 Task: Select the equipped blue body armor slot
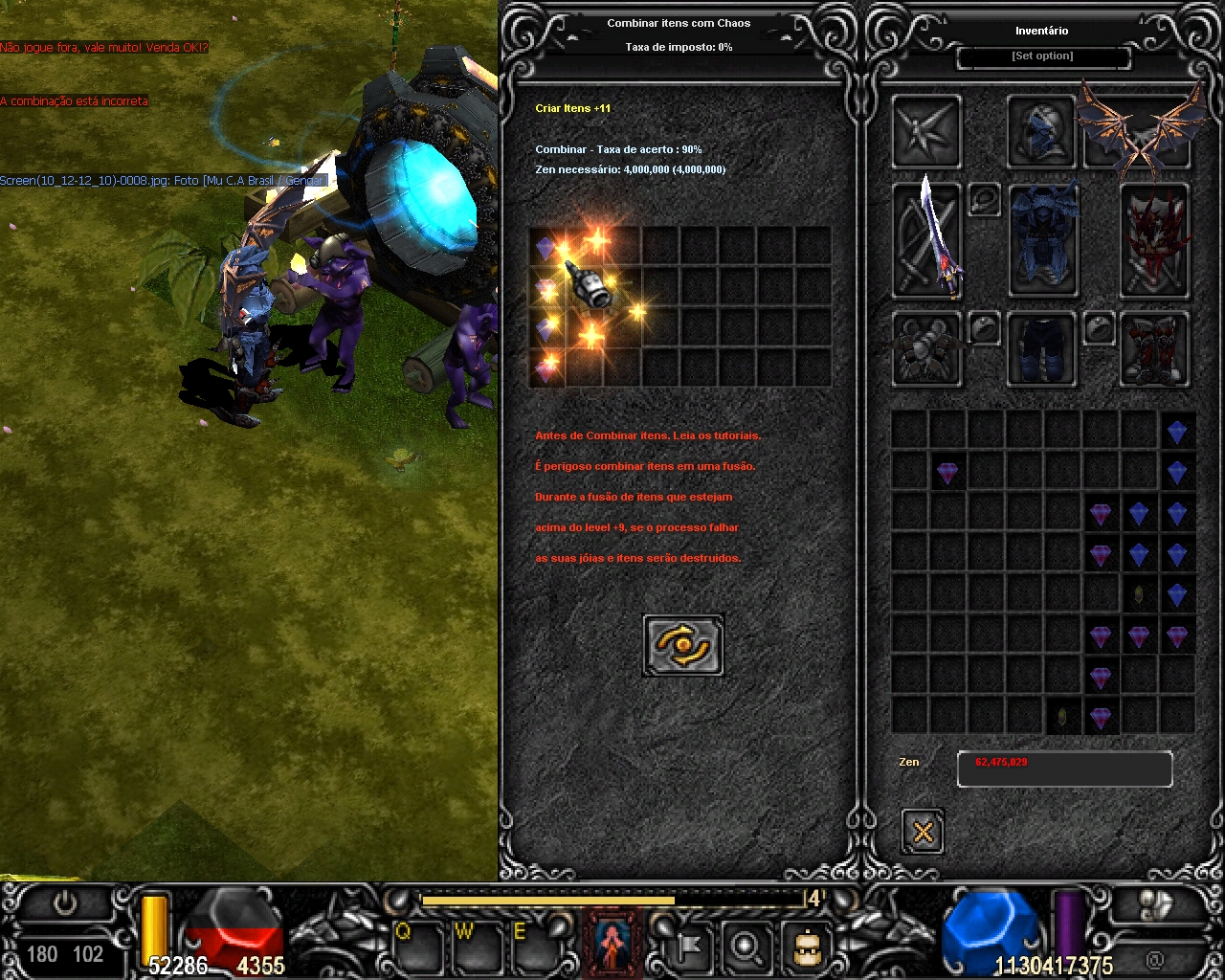pos(1042,240)
